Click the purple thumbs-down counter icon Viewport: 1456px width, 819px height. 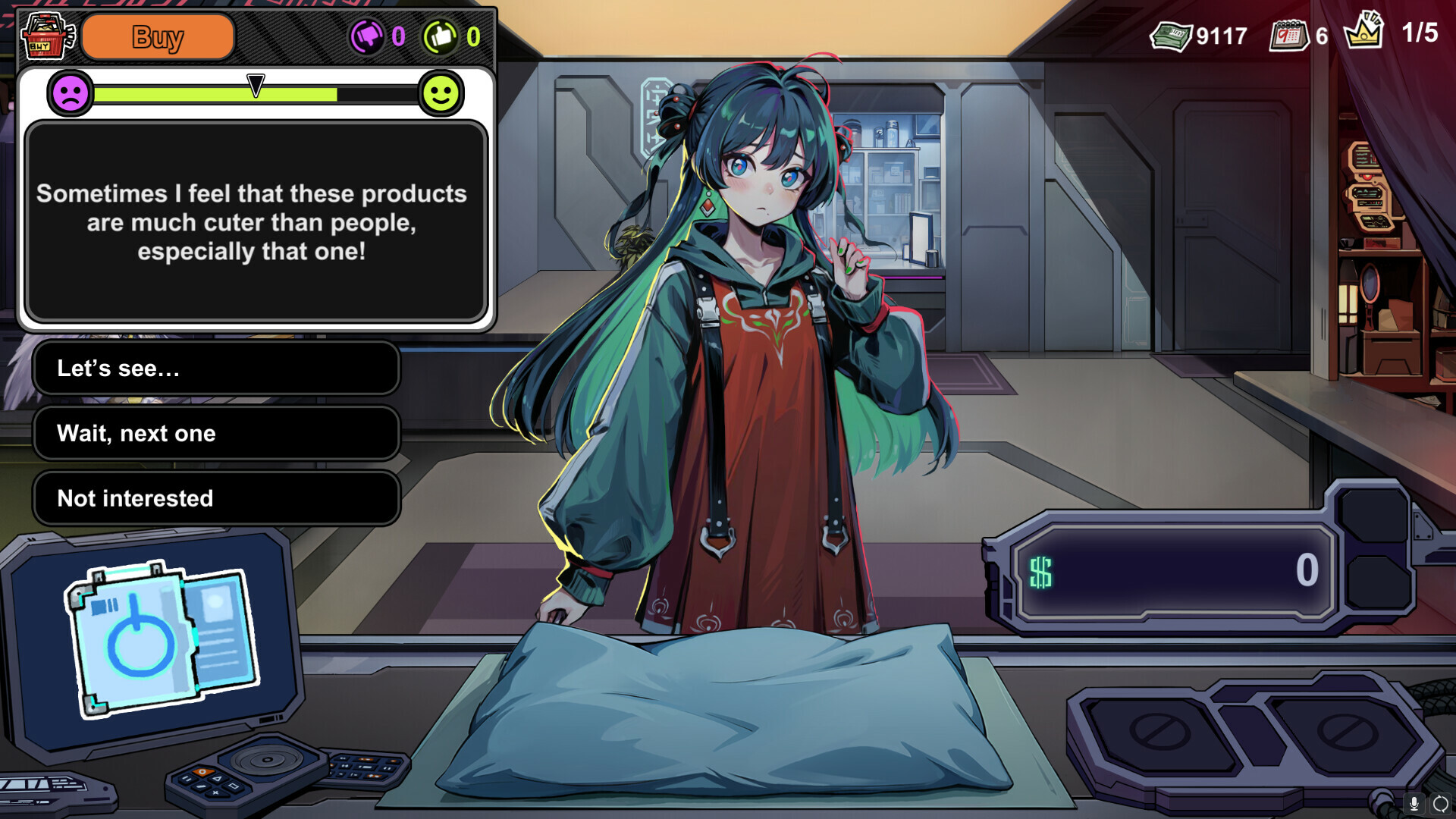pyautogui.click(x=369, y=35)
